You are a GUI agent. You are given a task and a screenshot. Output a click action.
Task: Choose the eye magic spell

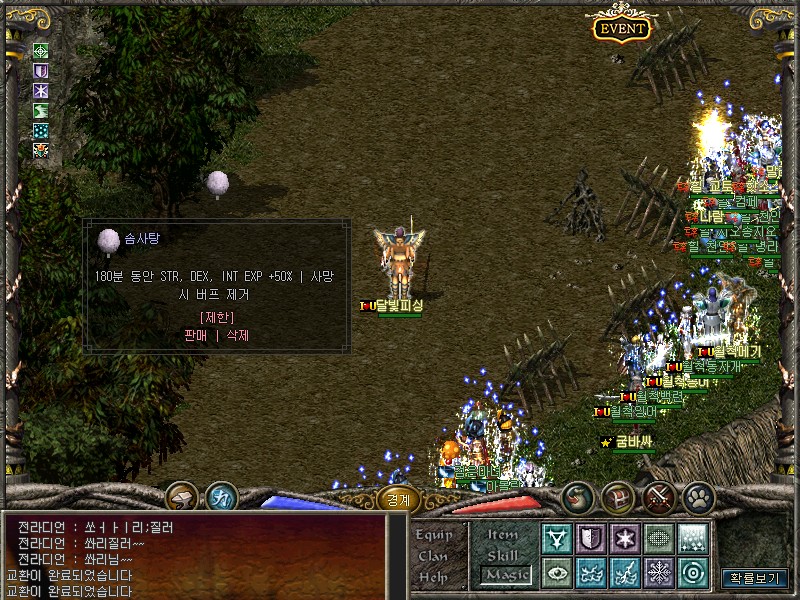(x=557, y=573)
